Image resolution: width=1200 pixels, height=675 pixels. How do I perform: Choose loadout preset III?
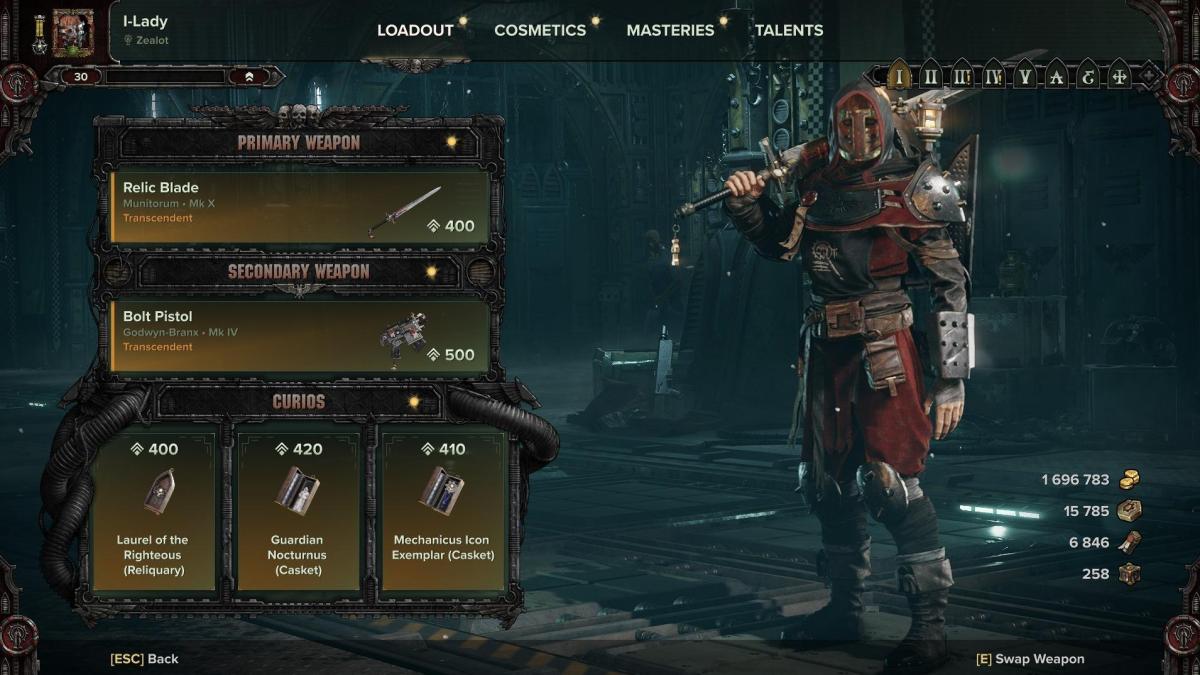961,75
